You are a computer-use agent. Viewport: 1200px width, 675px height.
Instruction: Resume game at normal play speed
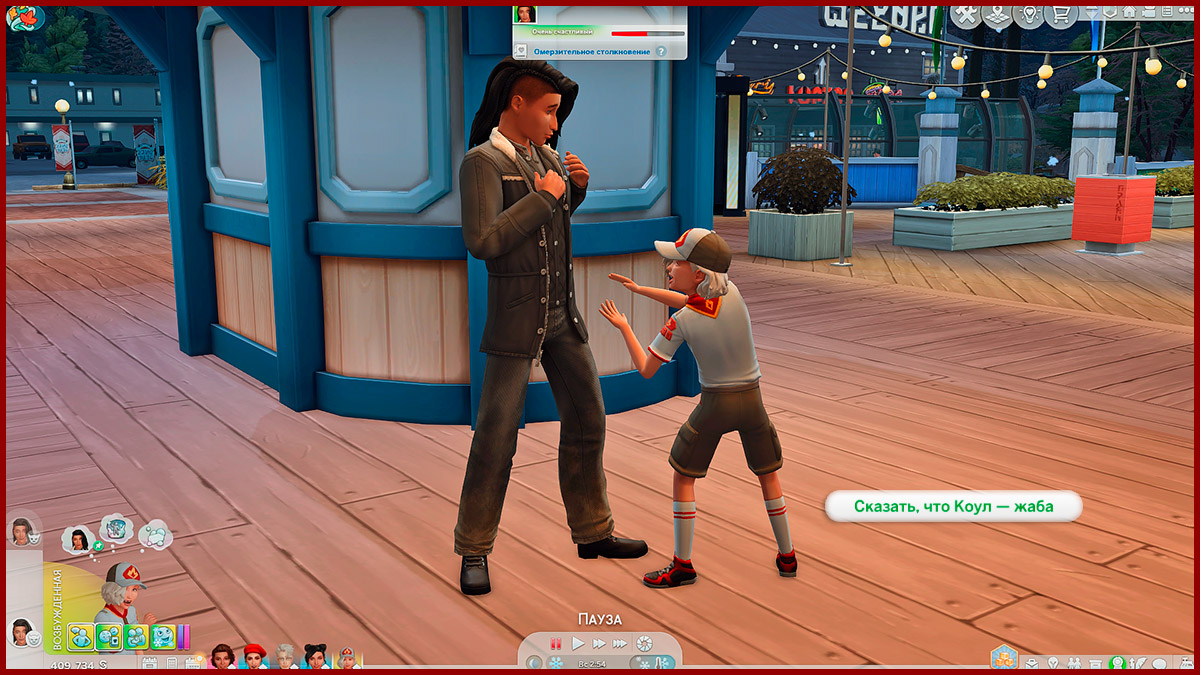(578, 643)
